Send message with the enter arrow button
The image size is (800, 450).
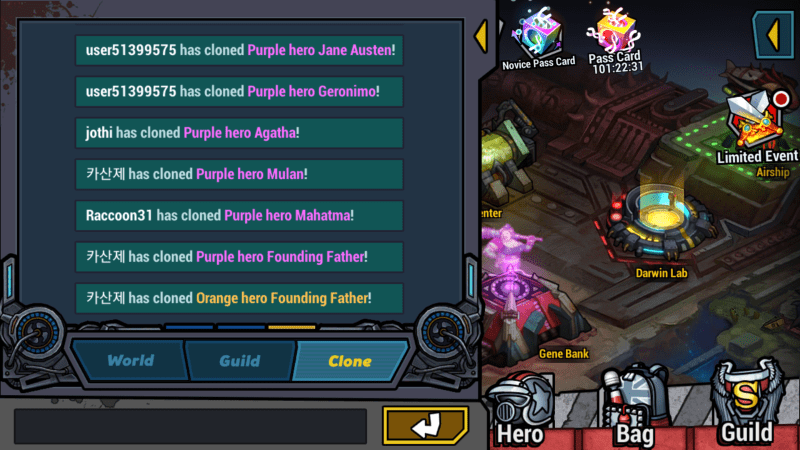[425, 425]
